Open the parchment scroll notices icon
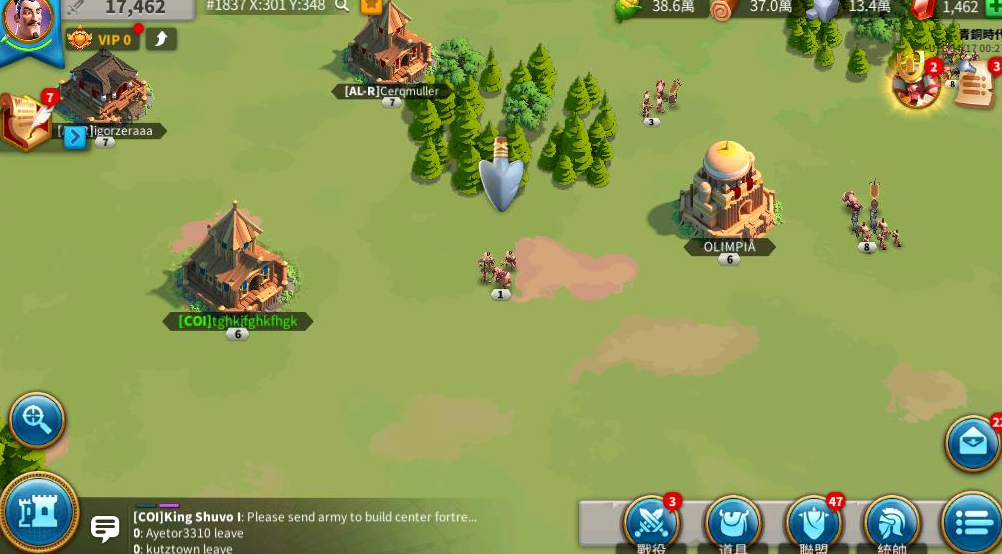The height and width of the screenshot is (554, 1002). (975, 86)
